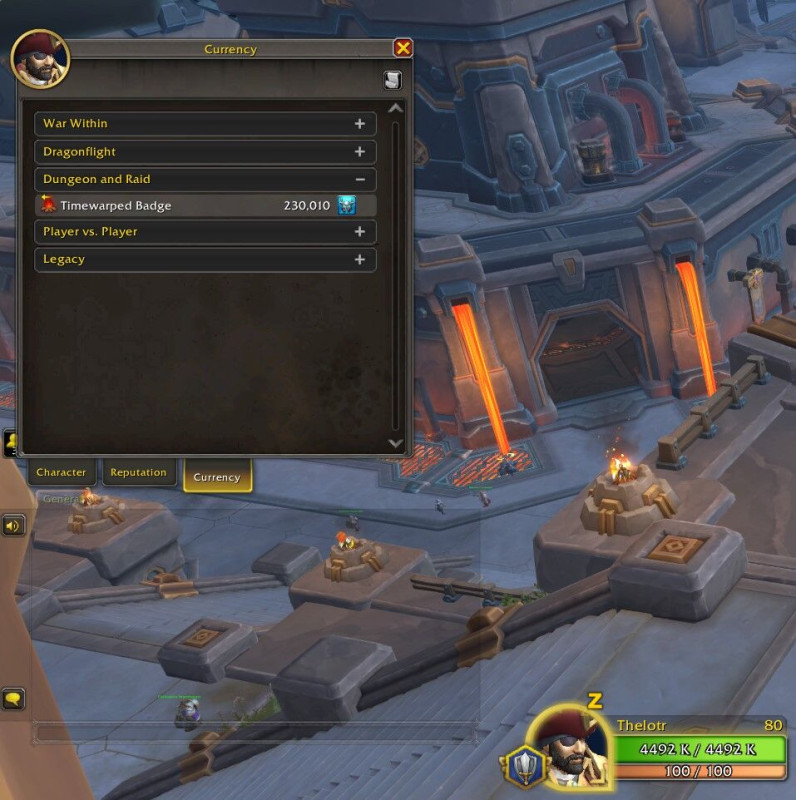This screenshot has width=796, height=800.
Task: Toggle the speaker voice chat button
Action: (x=14, y=525)
